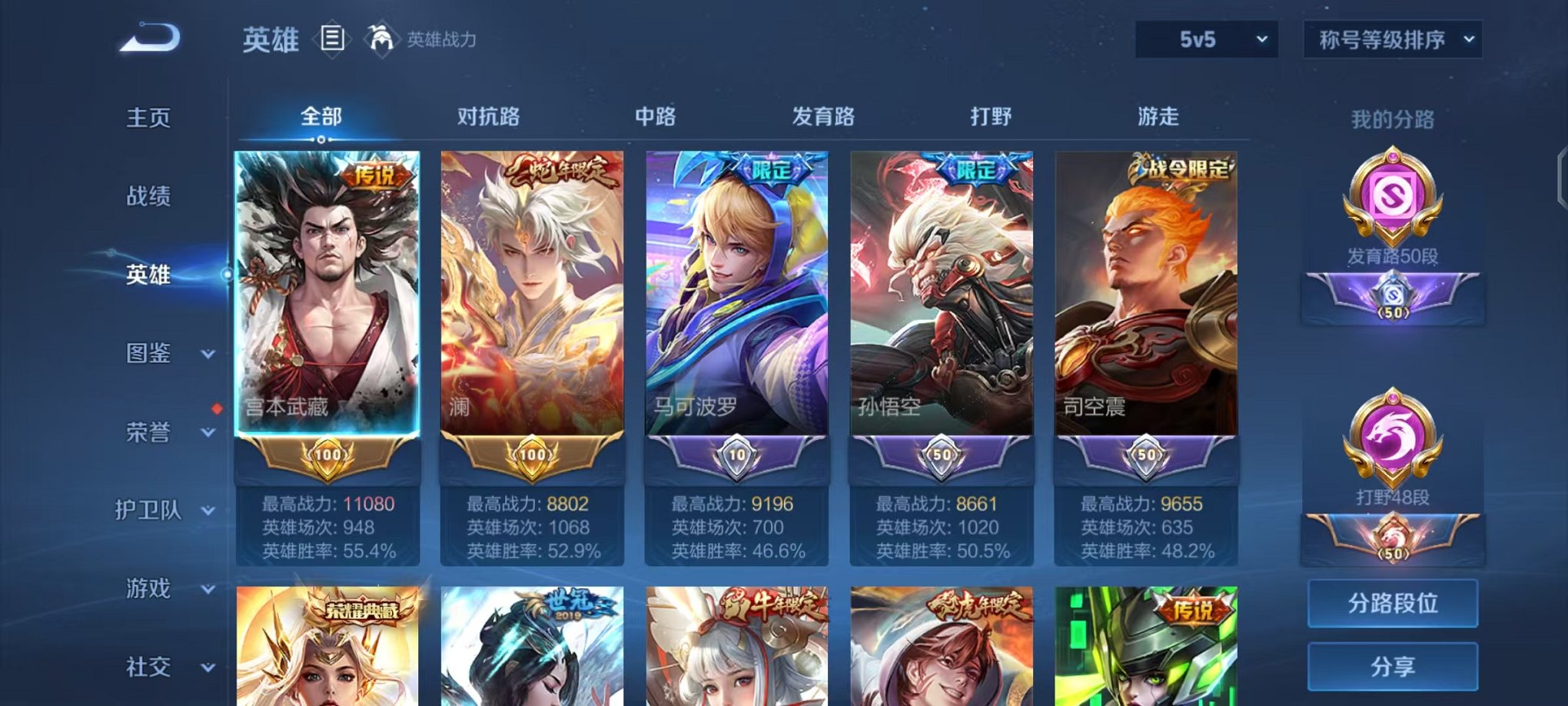The height and width of the screenshot is (706, 1568).
Task: Open the 称号等级排序 sorting dropdown
Action: [1391, 37]
